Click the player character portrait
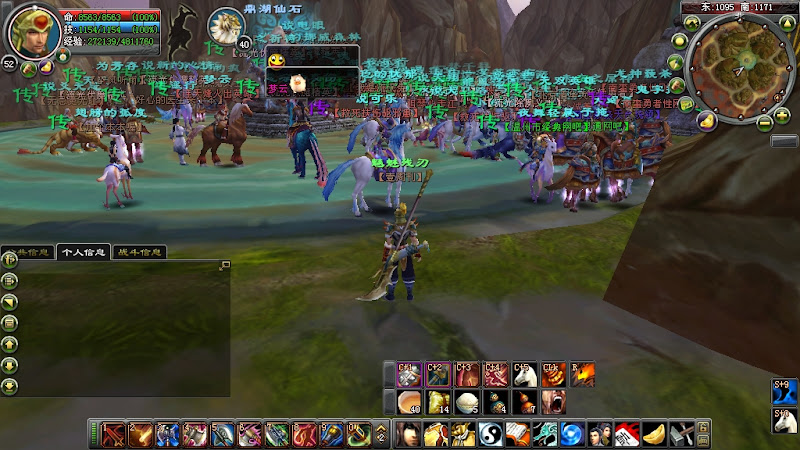Image resolution: width=800 pixels, height=450 pixels. click(x=34, y=33)
